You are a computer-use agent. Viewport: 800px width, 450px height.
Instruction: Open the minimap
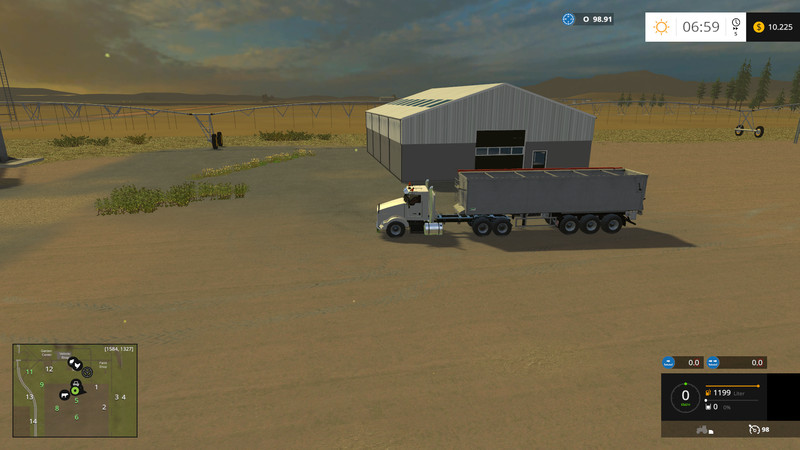click(x=74, y=391)
